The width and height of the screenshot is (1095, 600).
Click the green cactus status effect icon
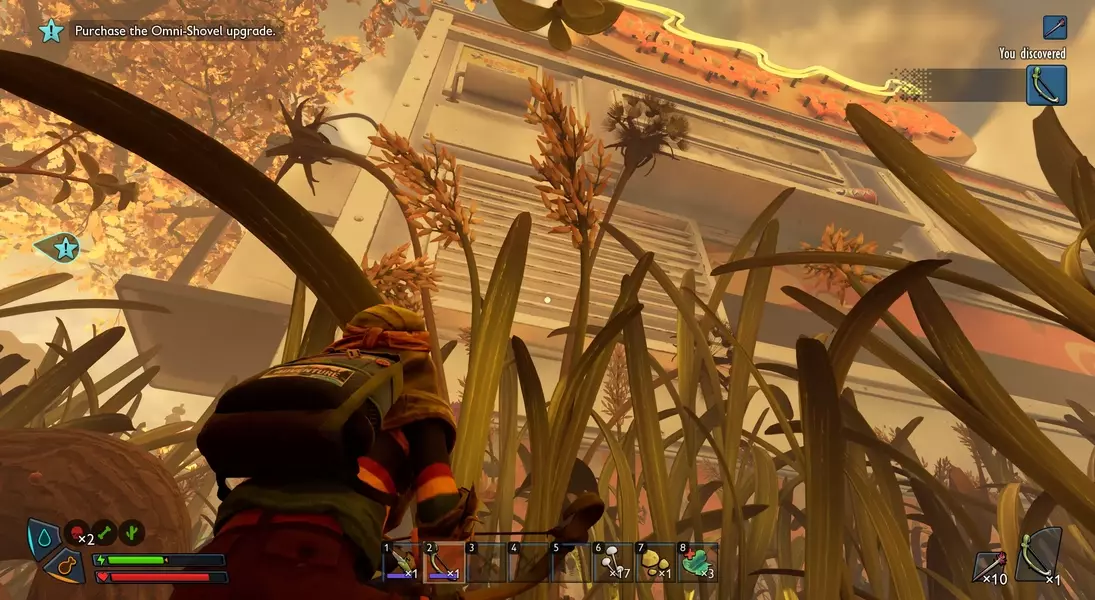132,533
